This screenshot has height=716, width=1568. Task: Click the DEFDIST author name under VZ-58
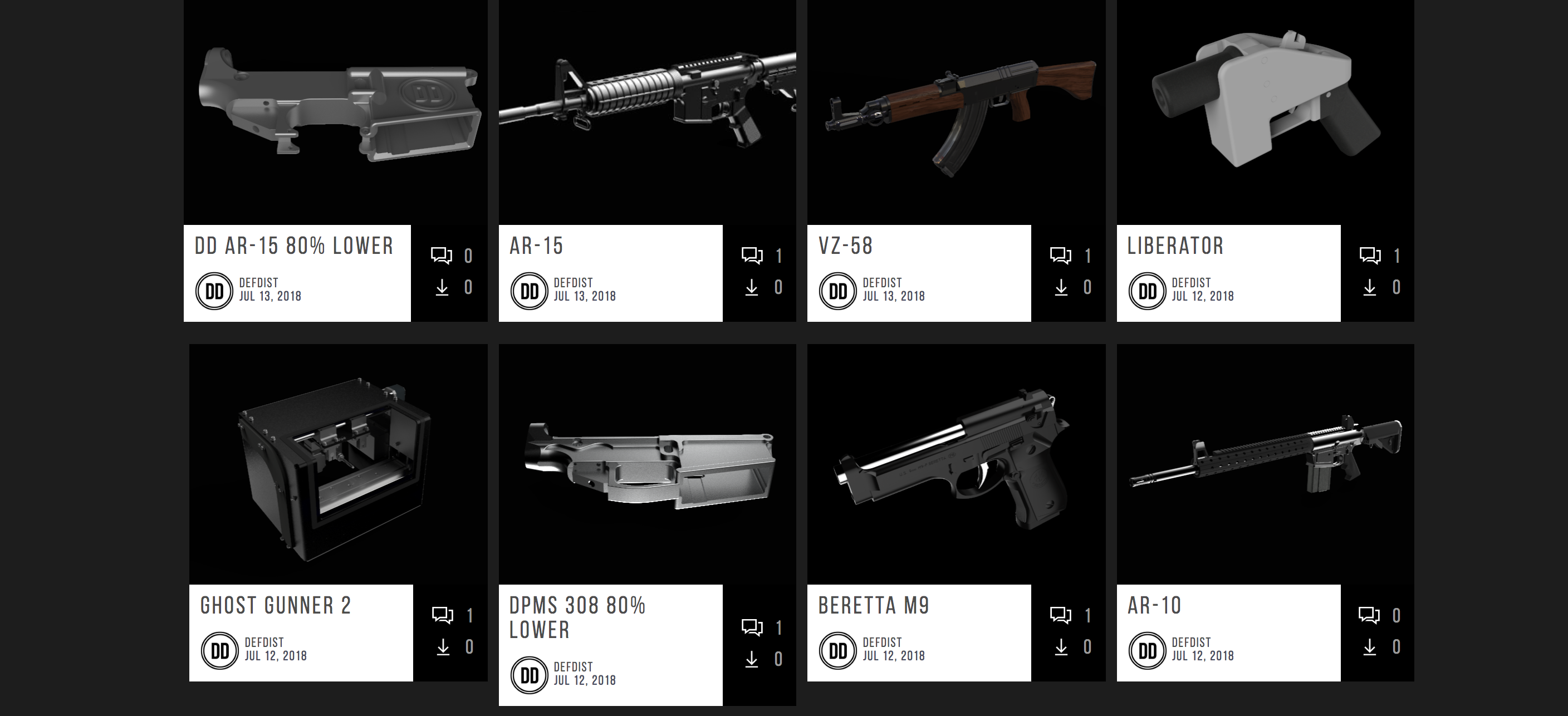point(882,283)
